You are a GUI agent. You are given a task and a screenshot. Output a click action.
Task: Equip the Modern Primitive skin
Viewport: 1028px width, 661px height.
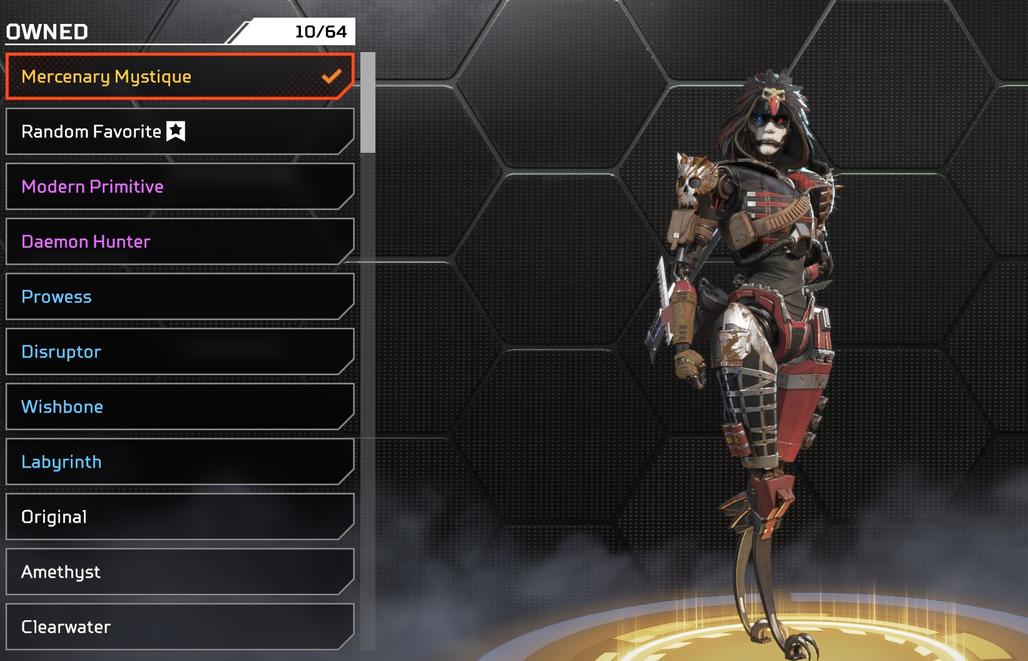(x=180, y=187)
